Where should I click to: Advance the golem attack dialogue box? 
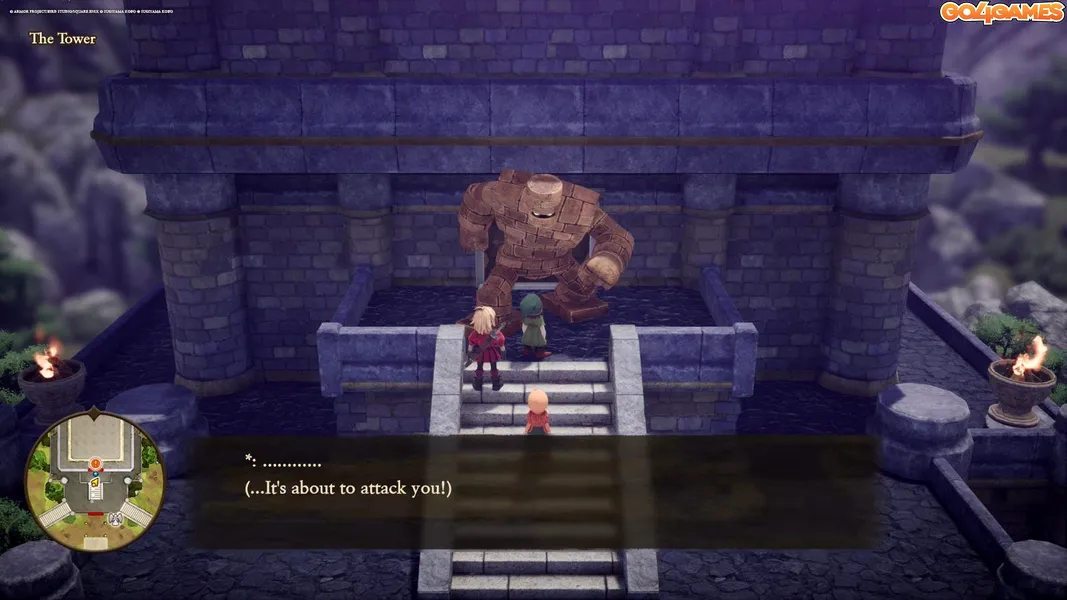point(531,491)
